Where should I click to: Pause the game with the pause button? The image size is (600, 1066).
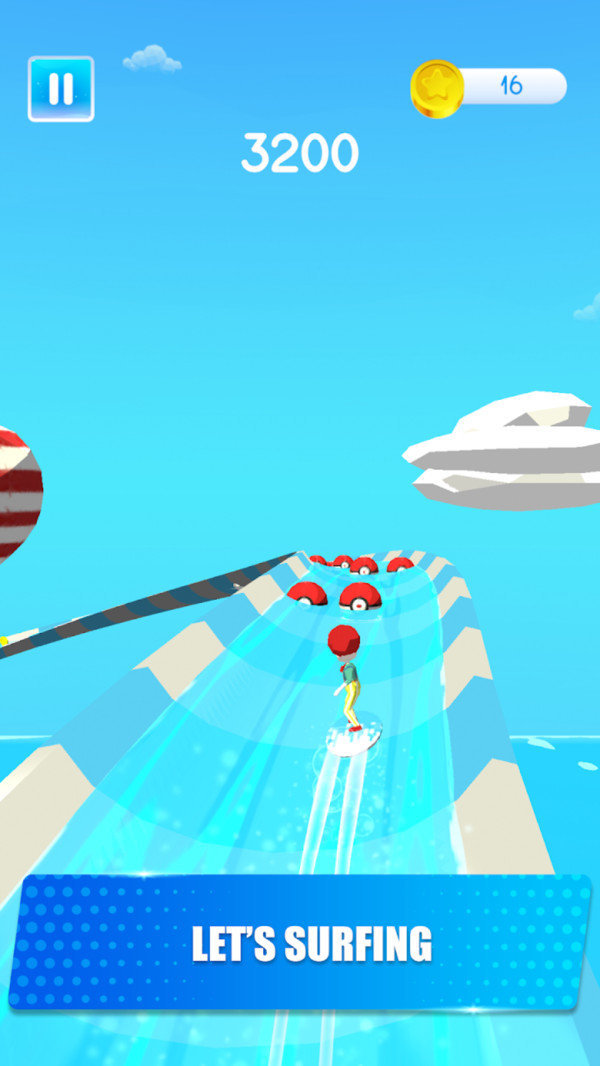tap(61, 89)
